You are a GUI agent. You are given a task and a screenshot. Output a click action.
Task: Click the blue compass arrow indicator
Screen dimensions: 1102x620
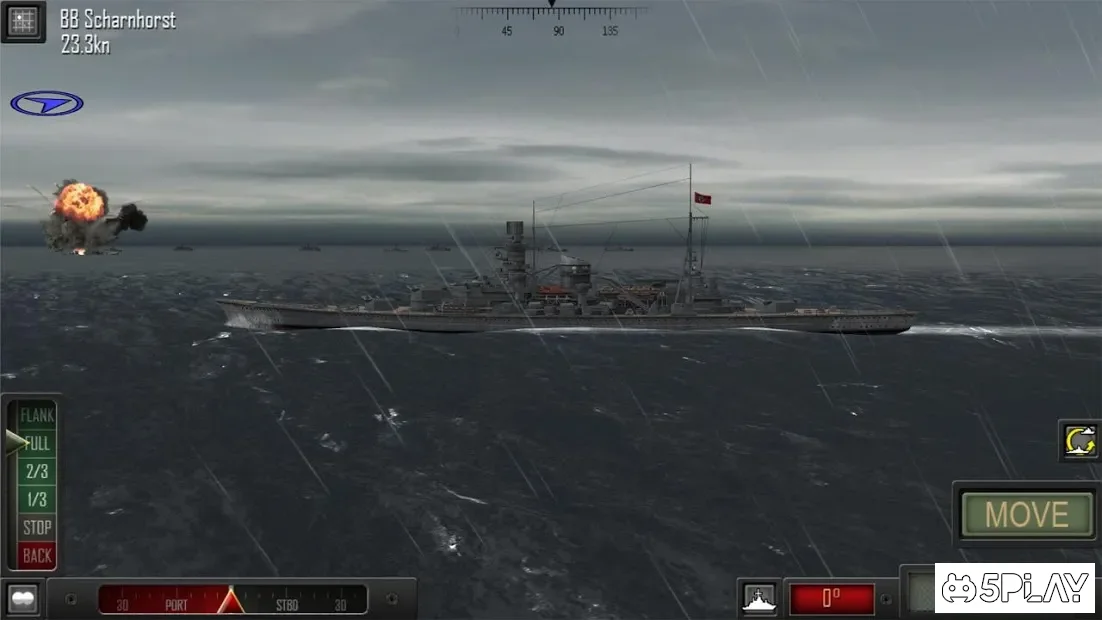47,103
